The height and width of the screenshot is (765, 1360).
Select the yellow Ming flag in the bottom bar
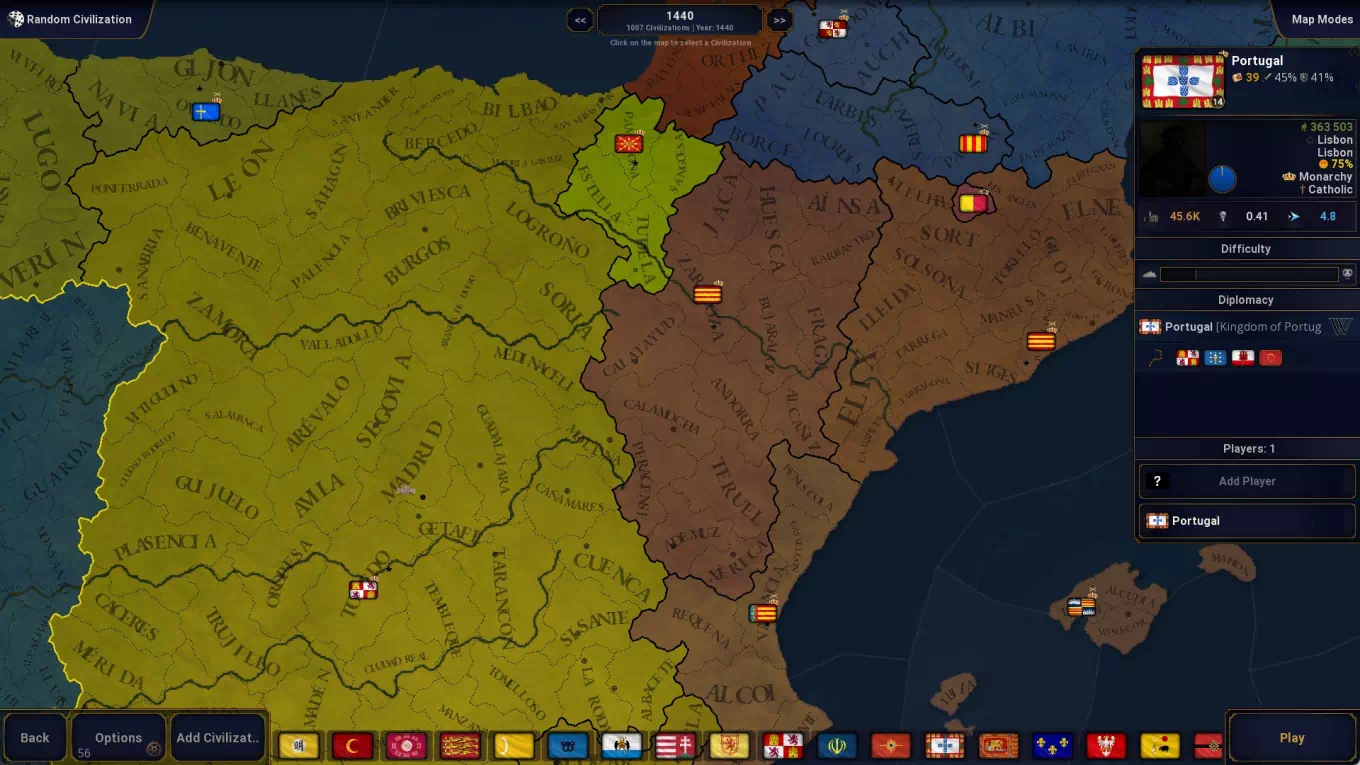click(298, 746)
